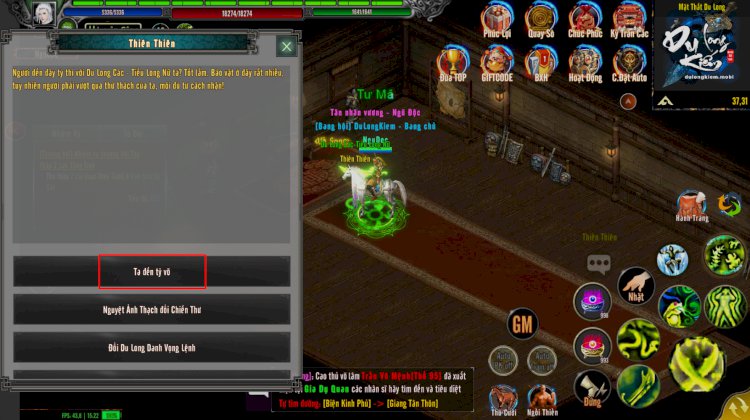Select "Nguyệt Ảnh Thạch đổi Chiến Thư" option
The height and width of the screenshot is (420, 750).
point(152,309)
